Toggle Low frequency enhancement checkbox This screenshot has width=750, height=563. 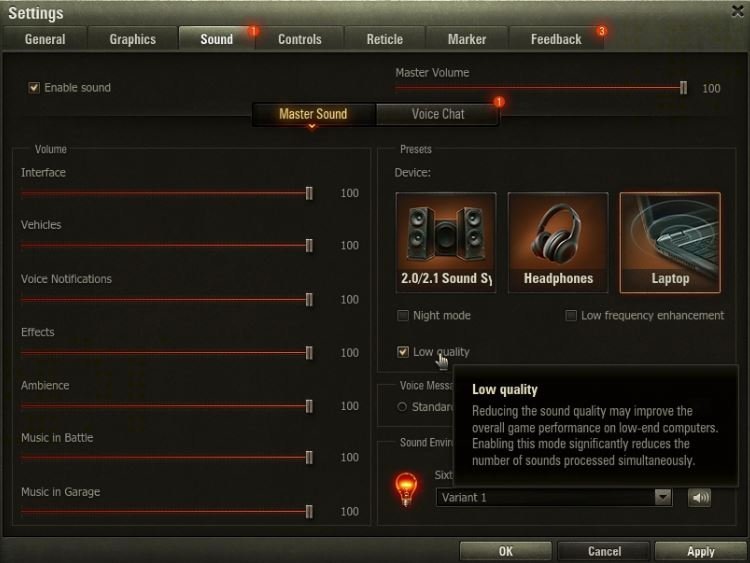(x=571, y=316)
